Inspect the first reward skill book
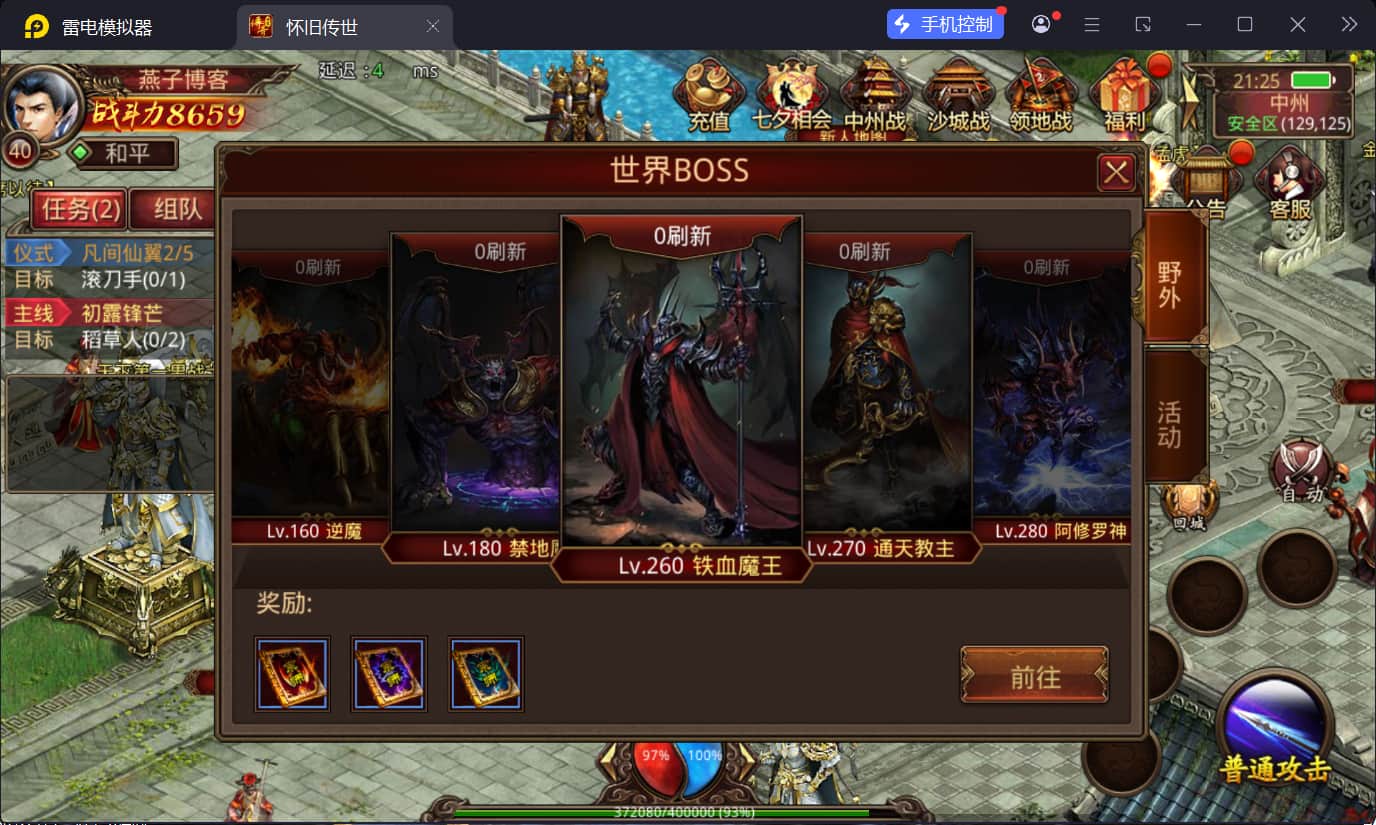Viewport: 1376px width, 825px height. 292,673
